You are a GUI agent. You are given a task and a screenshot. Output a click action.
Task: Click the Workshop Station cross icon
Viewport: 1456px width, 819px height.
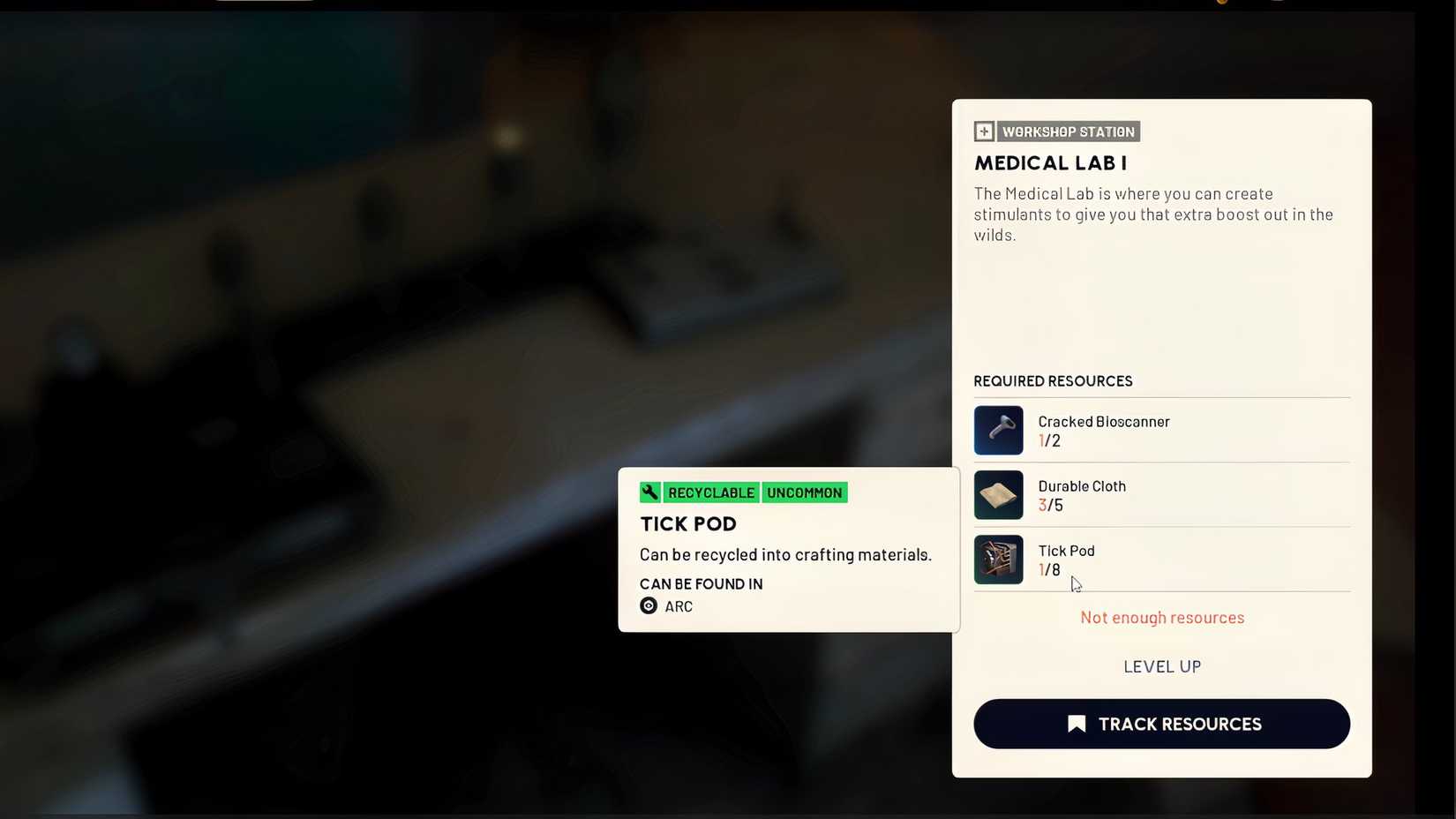[983, 131]
